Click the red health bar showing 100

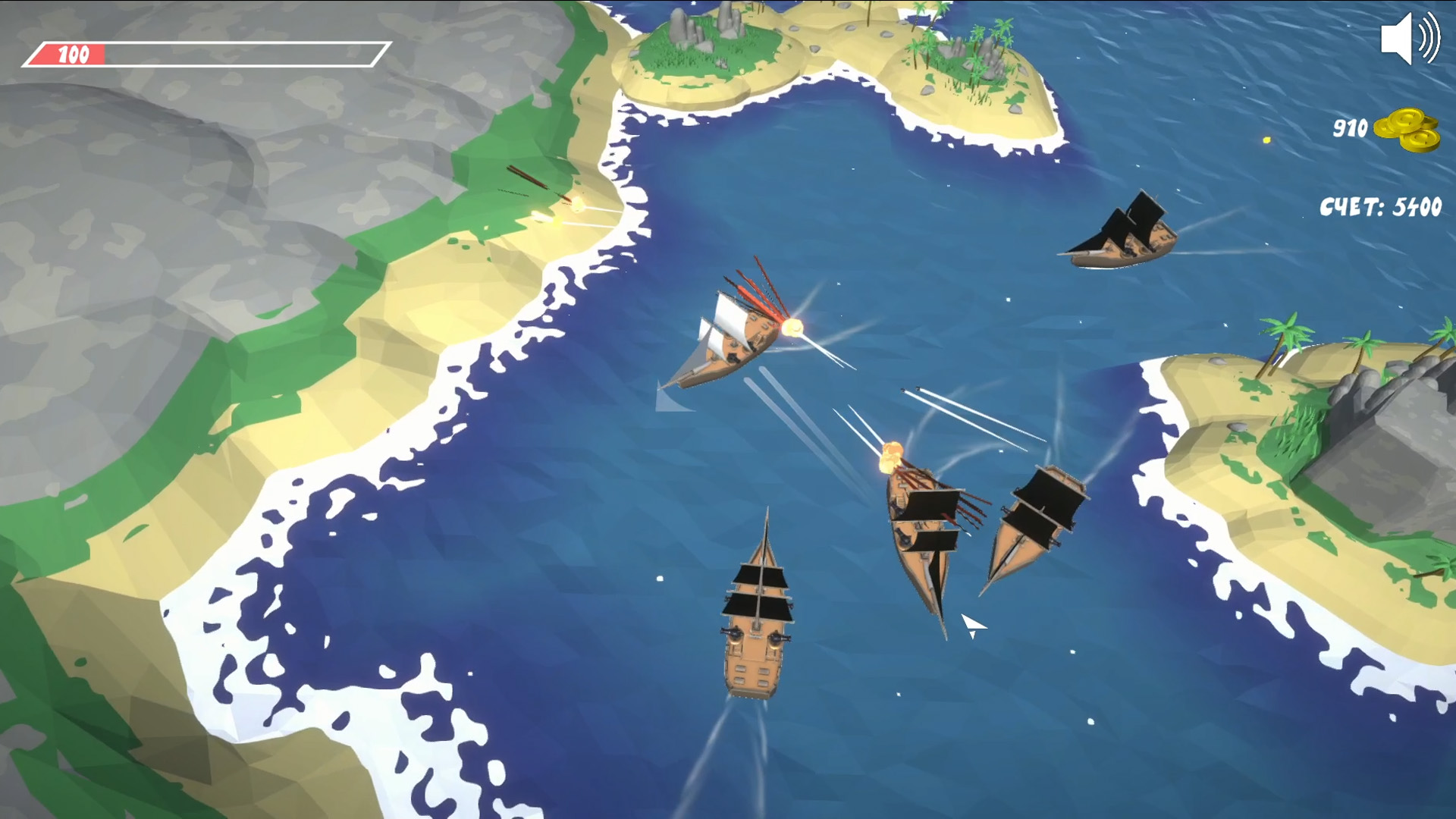click(x=72, y=53)
